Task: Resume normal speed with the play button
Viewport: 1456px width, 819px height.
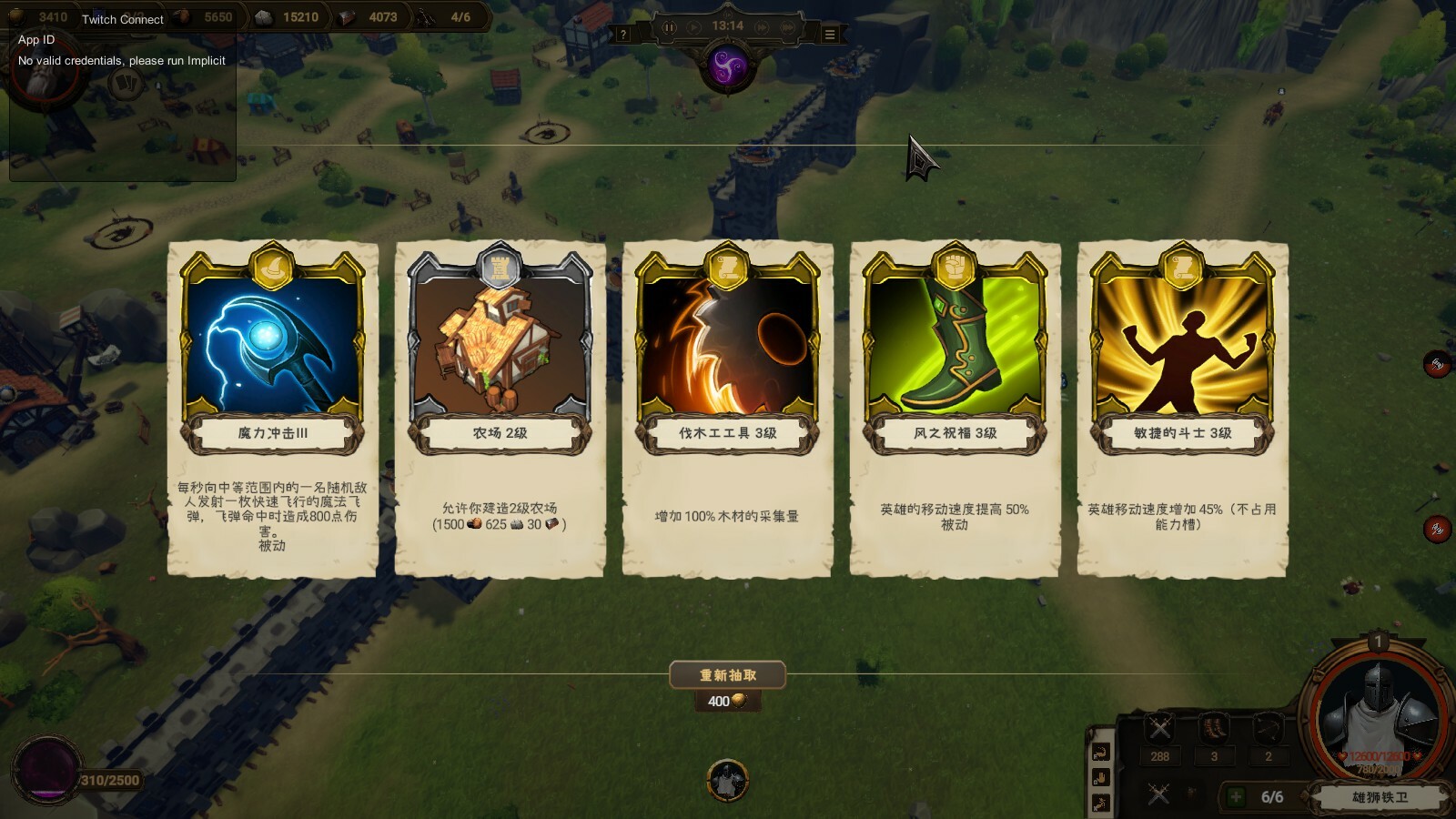Action: [x=695, y=27]
